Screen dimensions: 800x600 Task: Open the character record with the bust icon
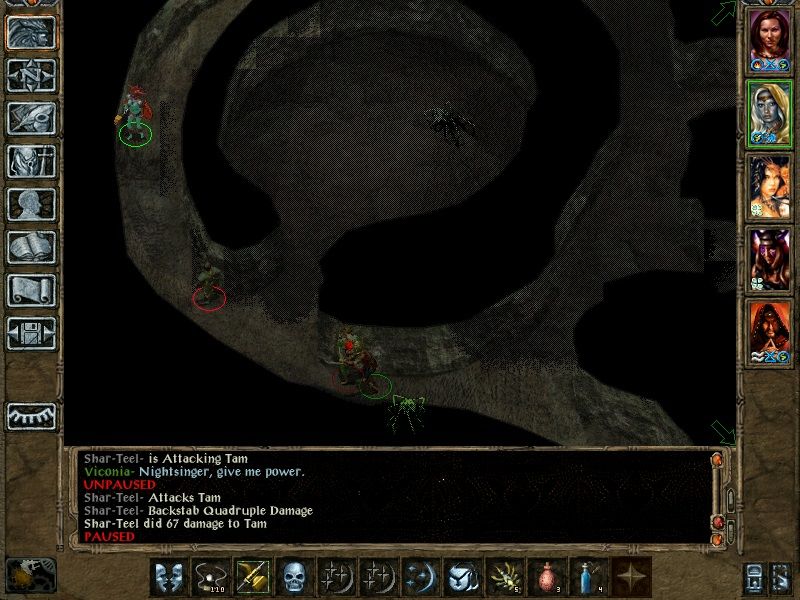pyautogui.click(x=31, y=204)
